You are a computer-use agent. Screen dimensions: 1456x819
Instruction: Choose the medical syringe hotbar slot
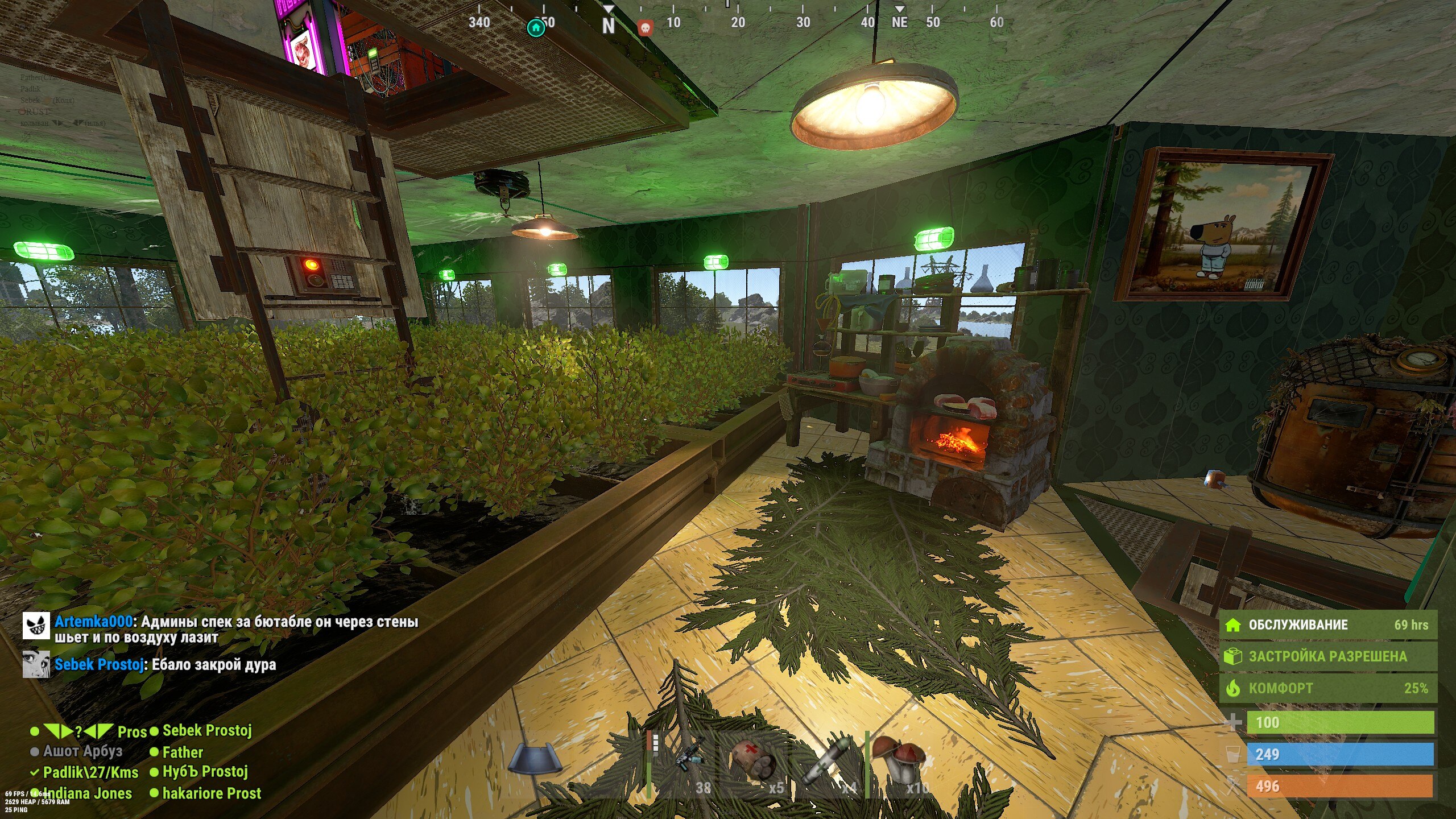click(828, 763)
